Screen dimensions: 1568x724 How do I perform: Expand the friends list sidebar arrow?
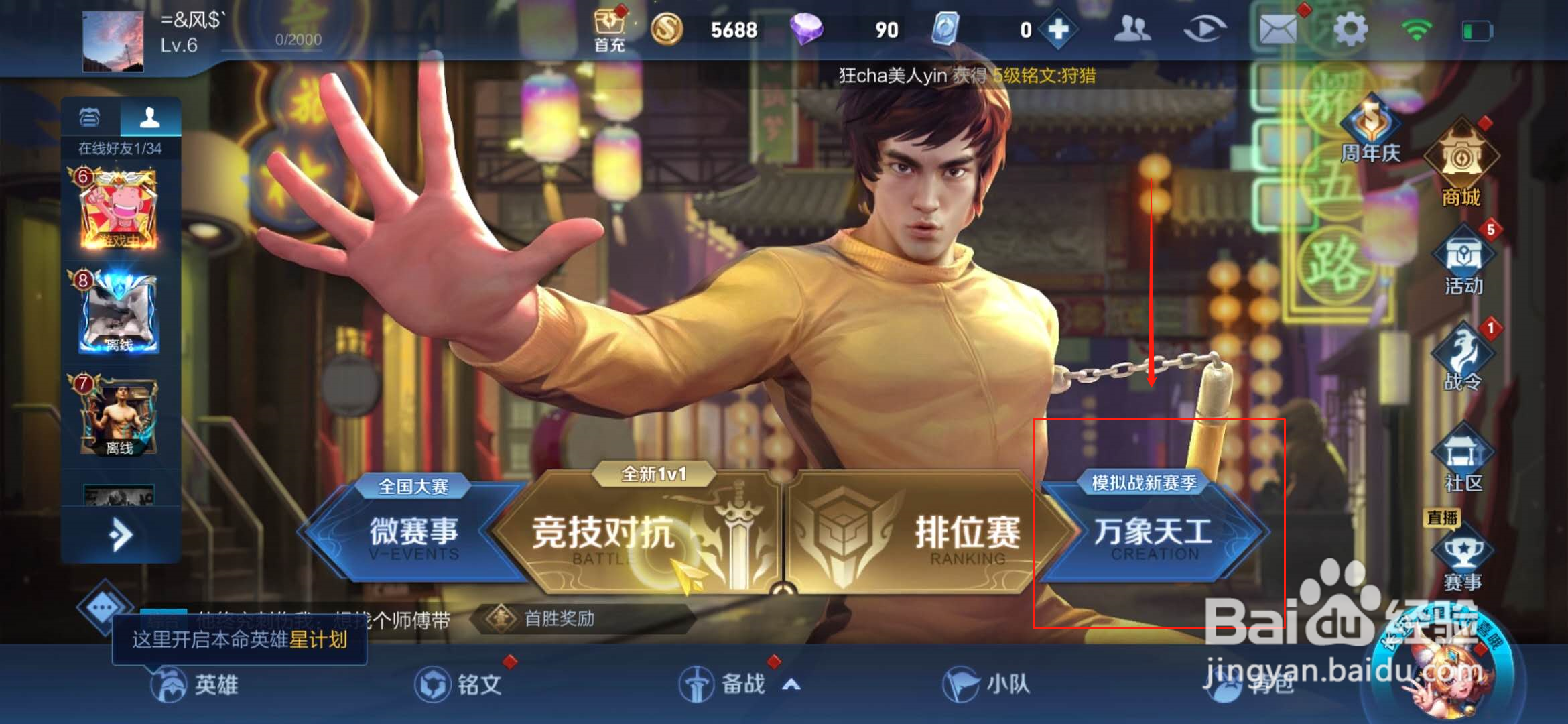click(121, 533)
